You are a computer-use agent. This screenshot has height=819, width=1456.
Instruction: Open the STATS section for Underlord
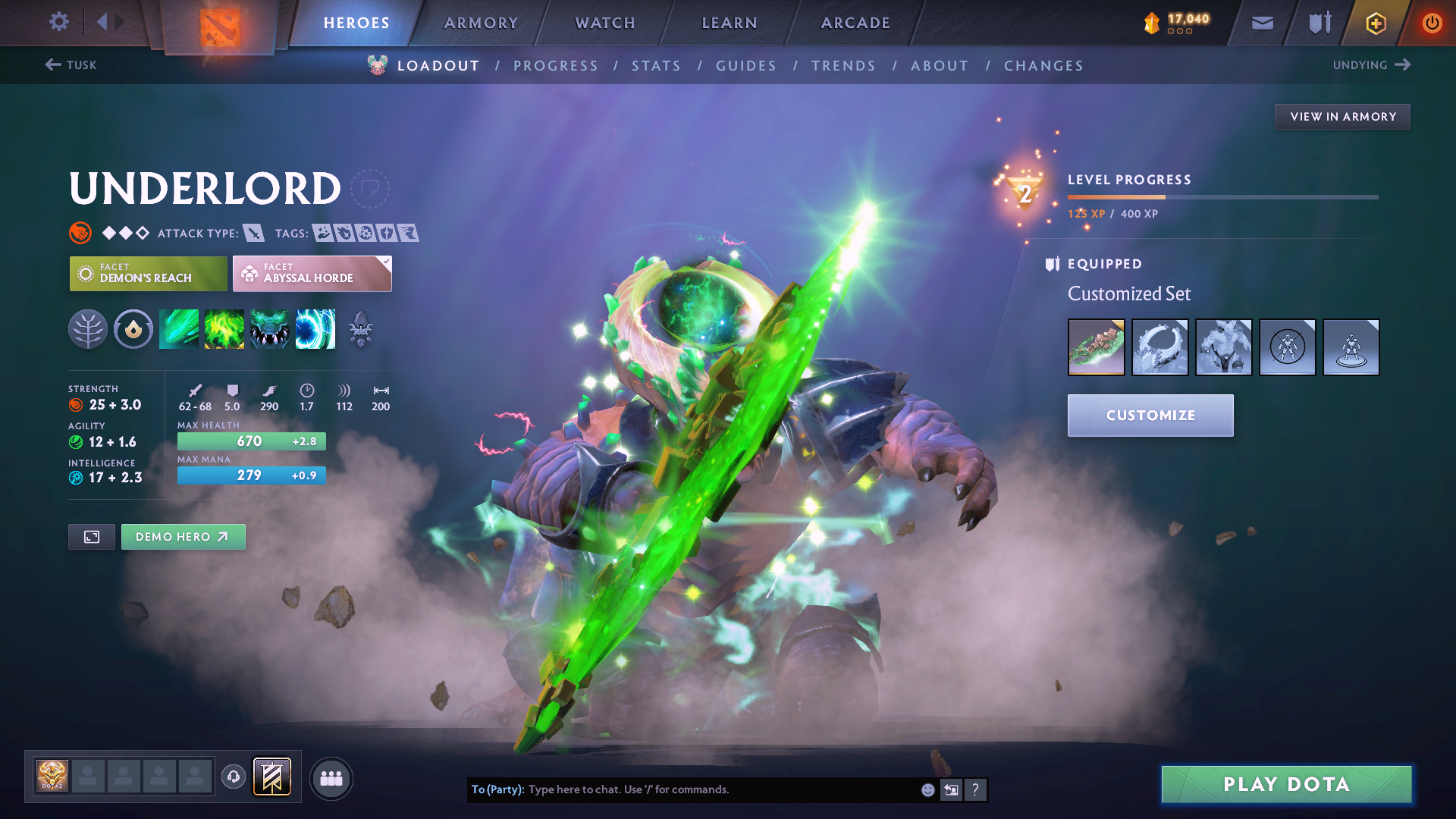(x=657, y=66)
